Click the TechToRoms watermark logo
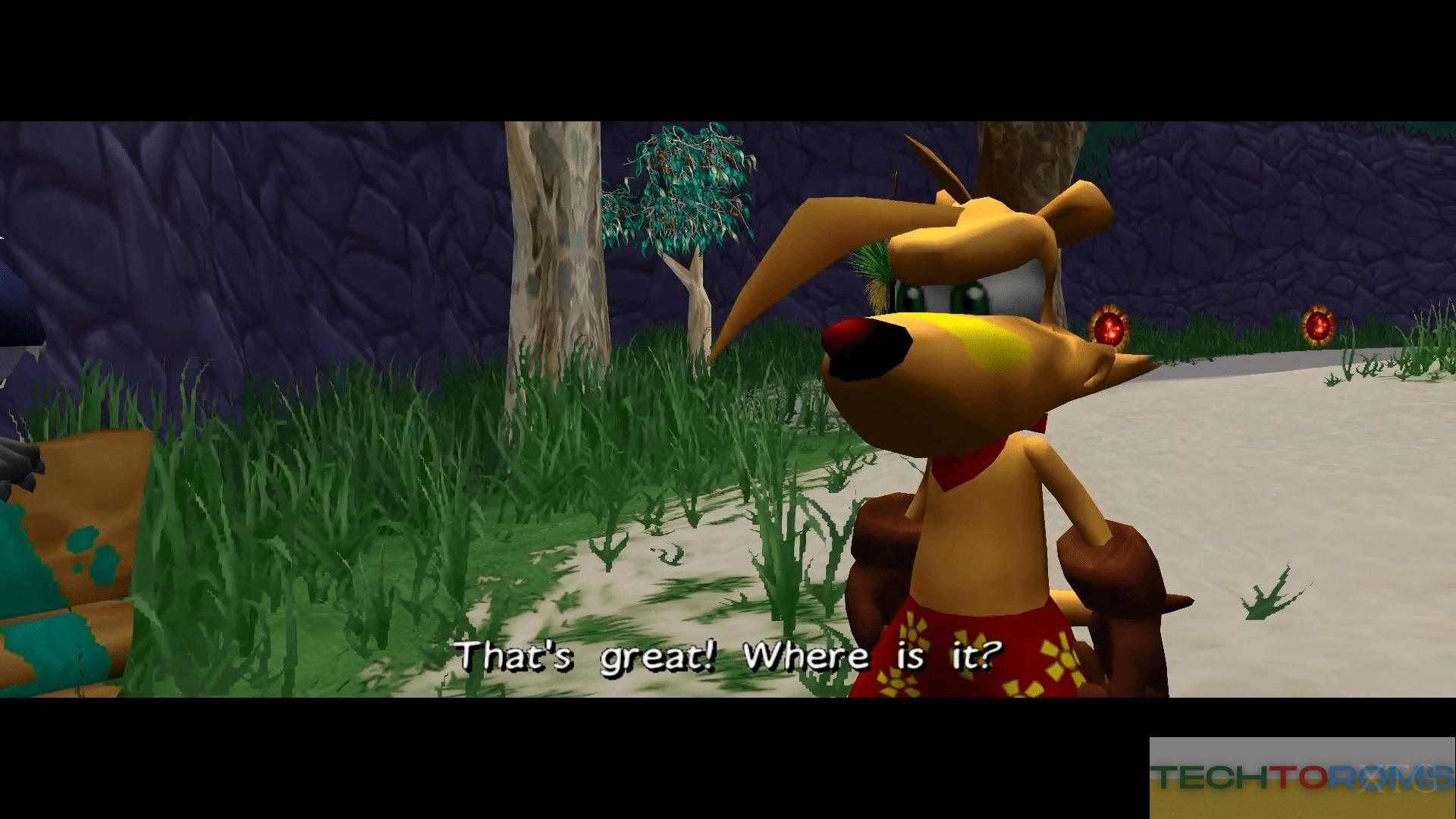 (1301, 777)
